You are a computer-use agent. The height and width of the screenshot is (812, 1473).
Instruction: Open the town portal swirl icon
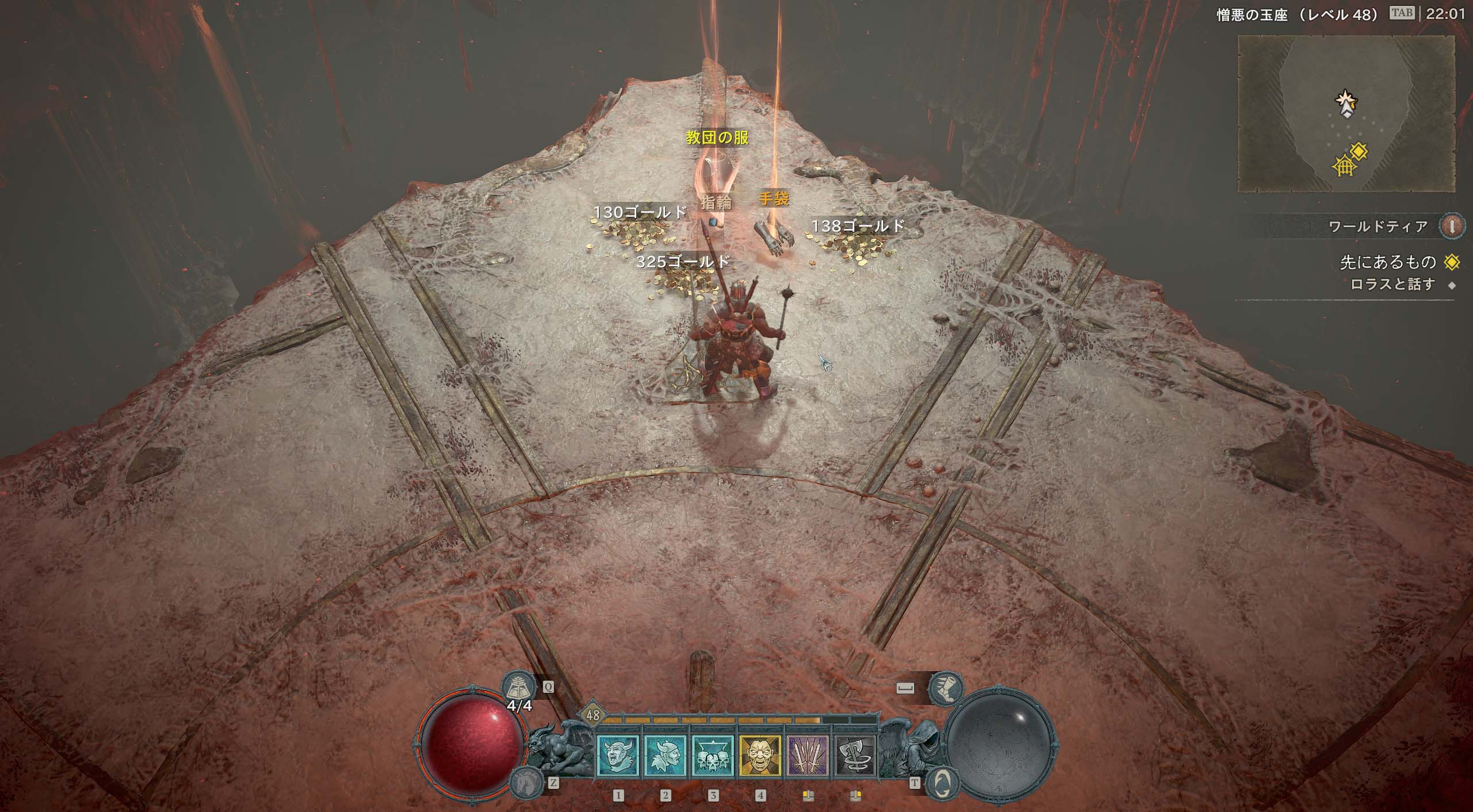coord(941,782)
